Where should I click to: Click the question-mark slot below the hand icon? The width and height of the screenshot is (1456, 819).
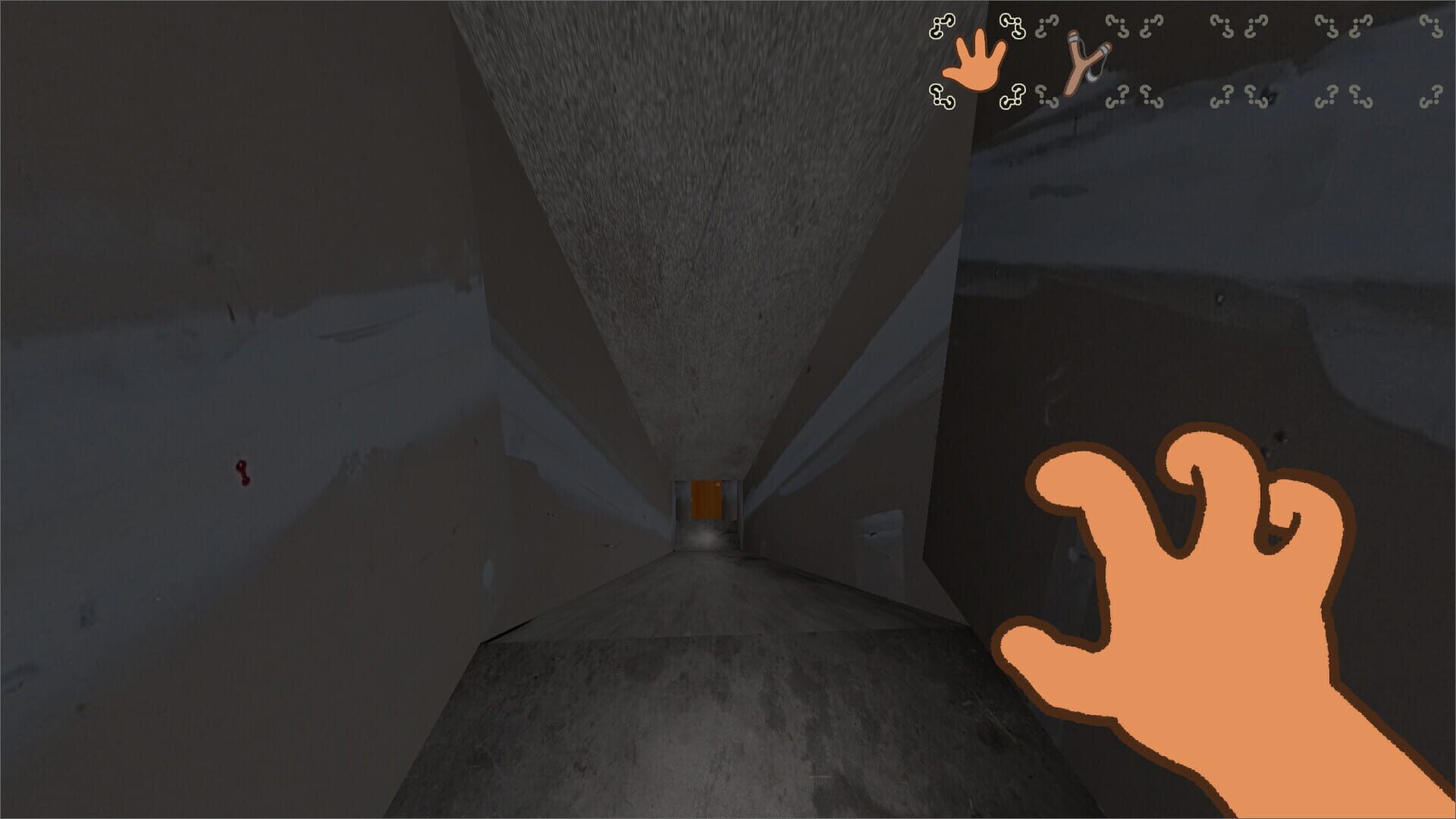pyautogui.click(x=941, y=97)
